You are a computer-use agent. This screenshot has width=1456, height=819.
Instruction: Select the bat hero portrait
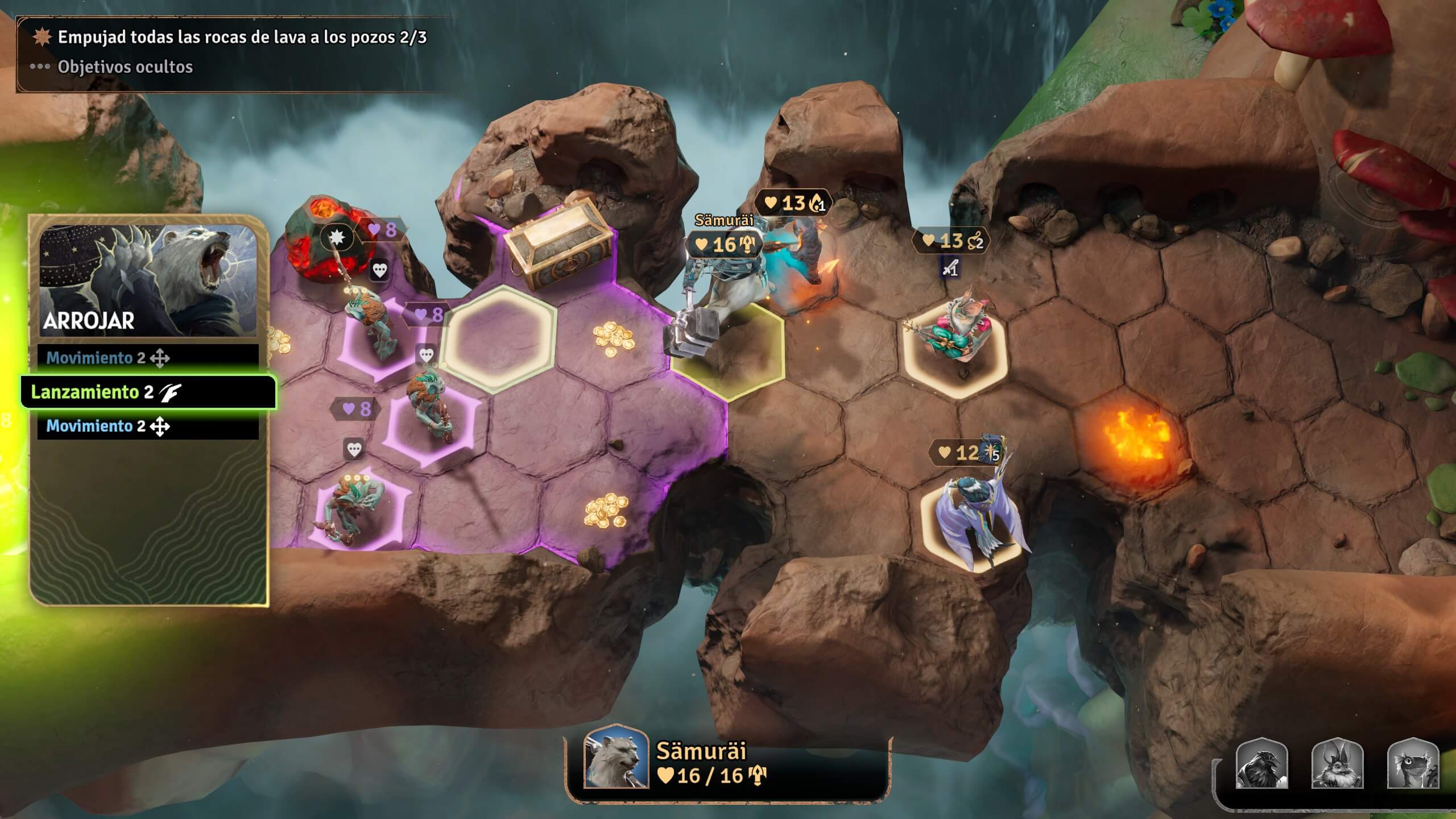pos(1337,763)
